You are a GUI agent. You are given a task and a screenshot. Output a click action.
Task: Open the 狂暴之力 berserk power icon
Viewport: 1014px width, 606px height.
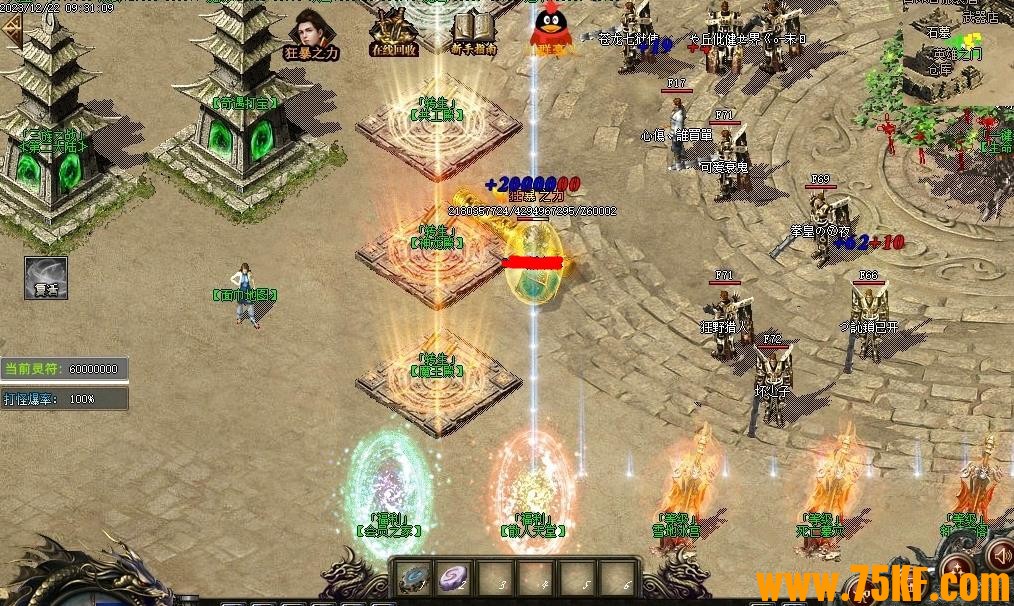(x=311, y=33)
